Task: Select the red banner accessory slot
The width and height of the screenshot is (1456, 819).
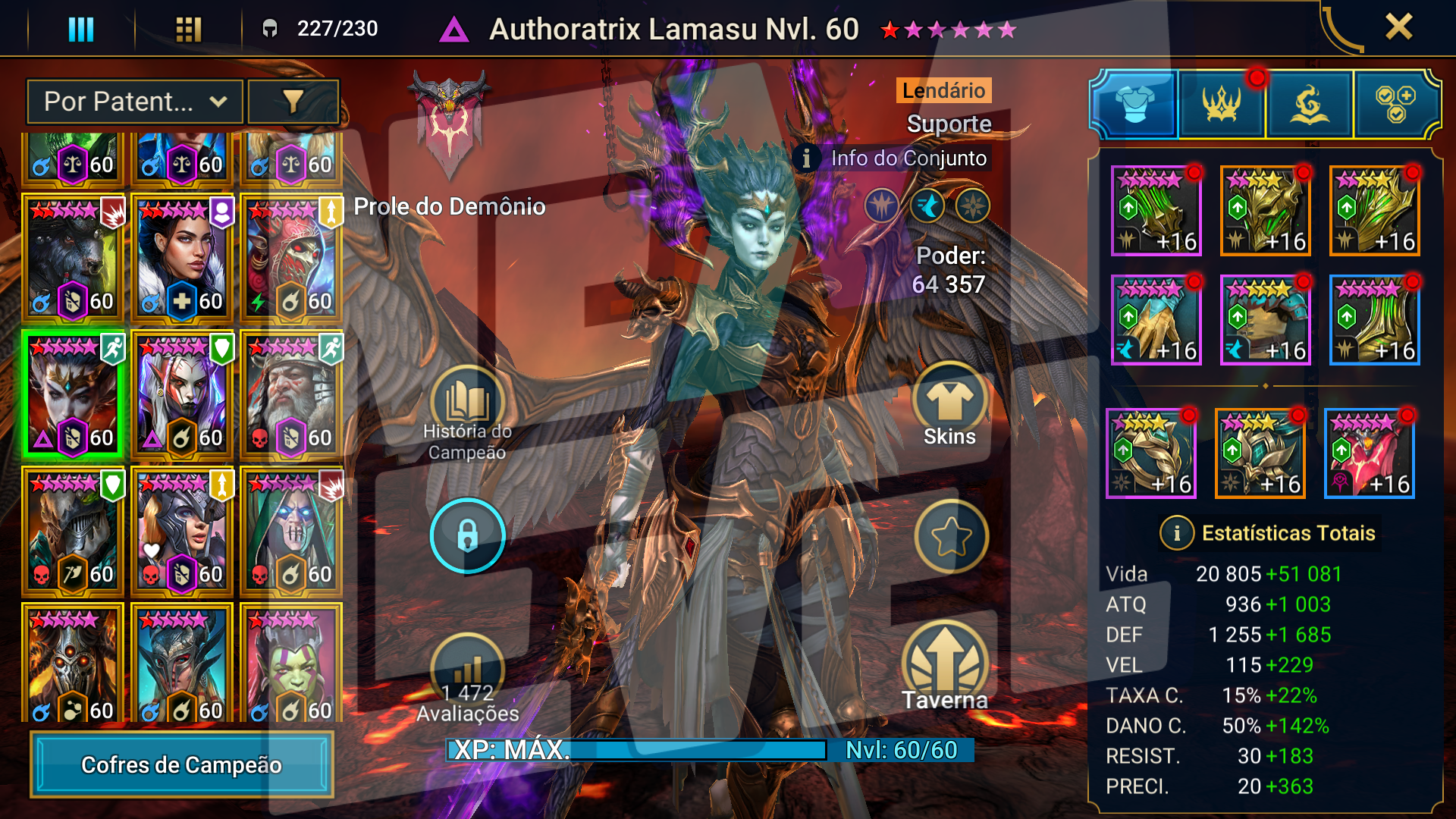Action: pyautogui.click(x=1369, y=453)
